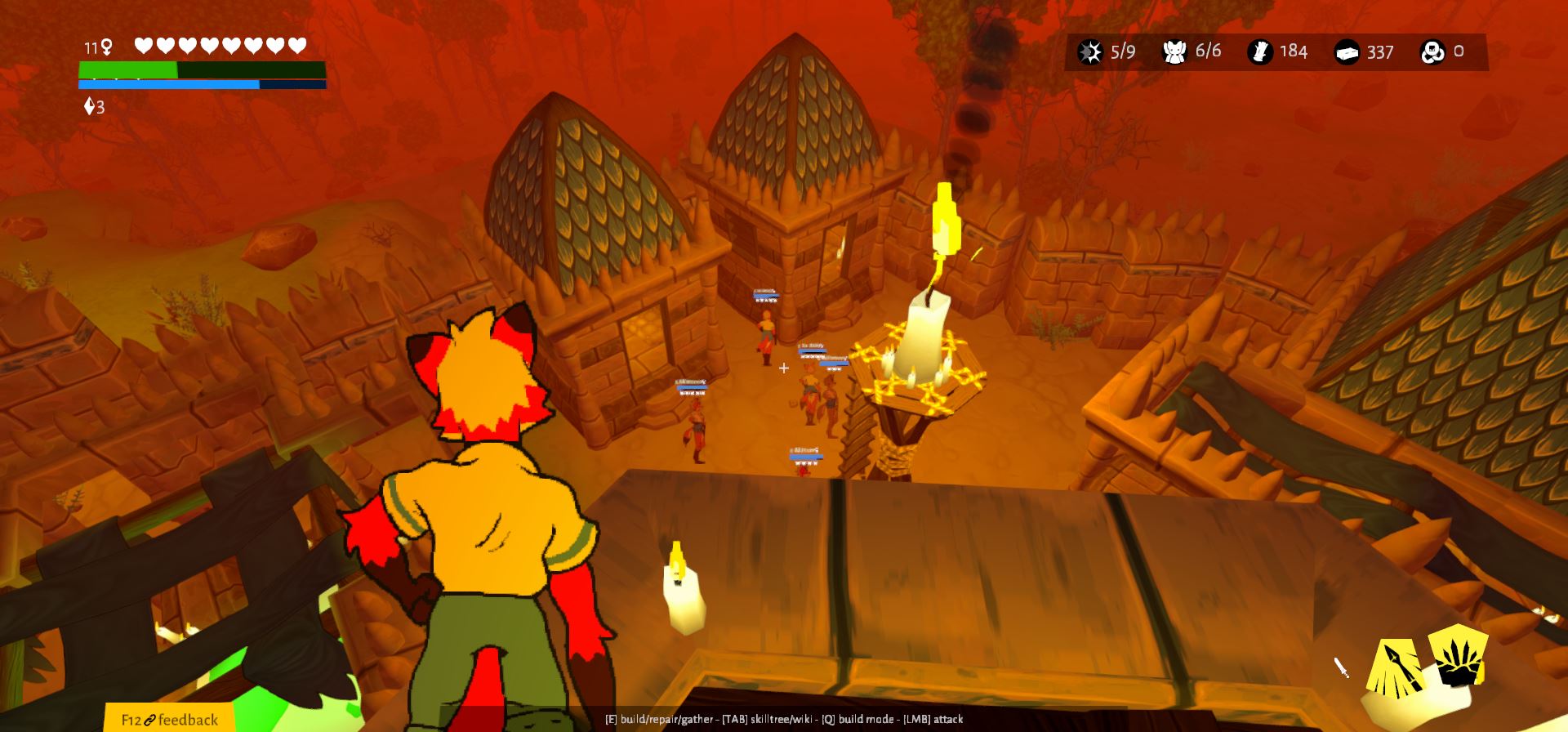Screen dimensions: 1568x732
Task: Activate the ground smash fist ability
Action: click(x=1459, y=657)
